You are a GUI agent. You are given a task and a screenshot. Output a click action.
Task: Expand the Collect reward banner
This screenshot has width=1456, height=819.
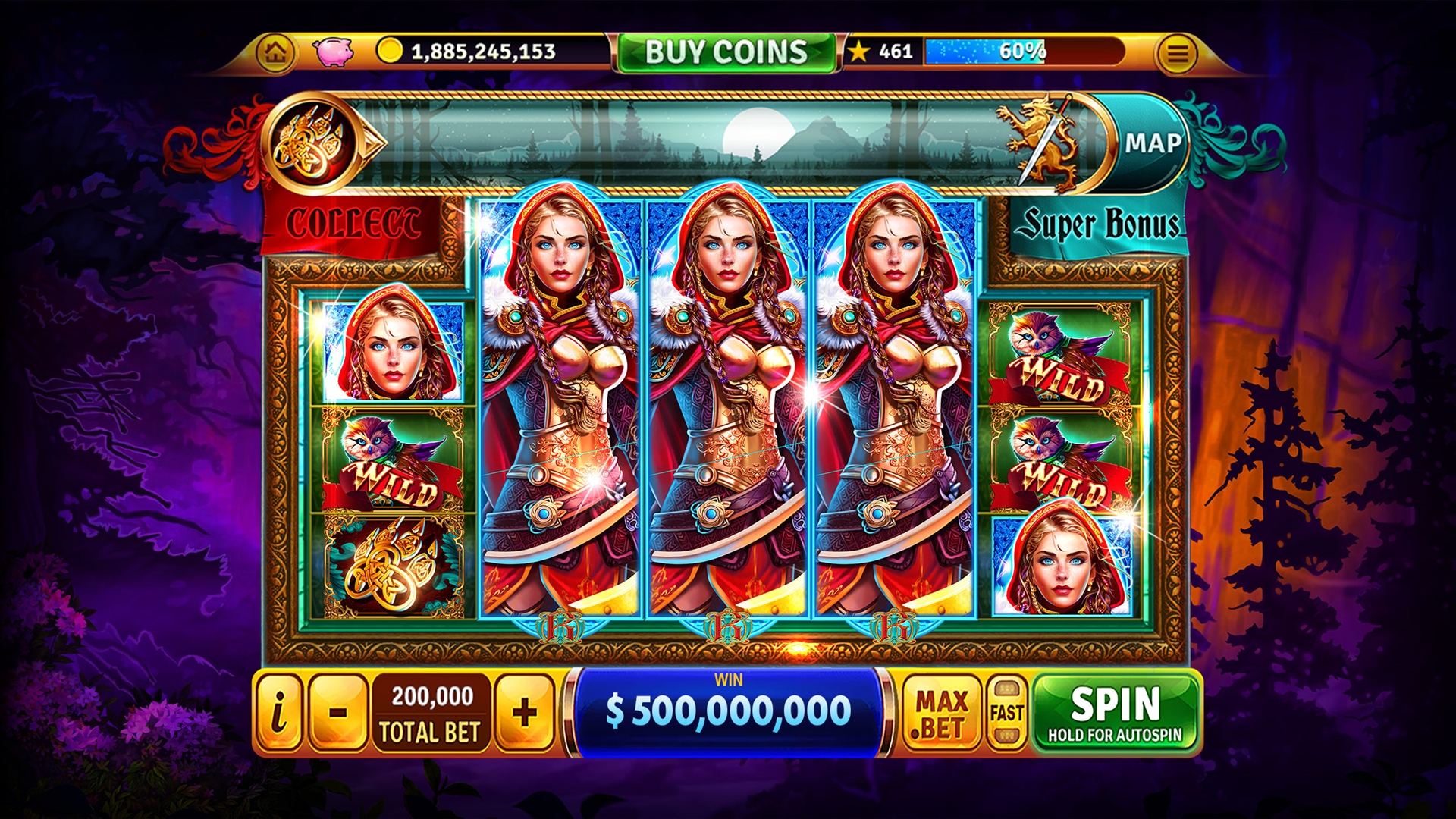pos(356,221)
